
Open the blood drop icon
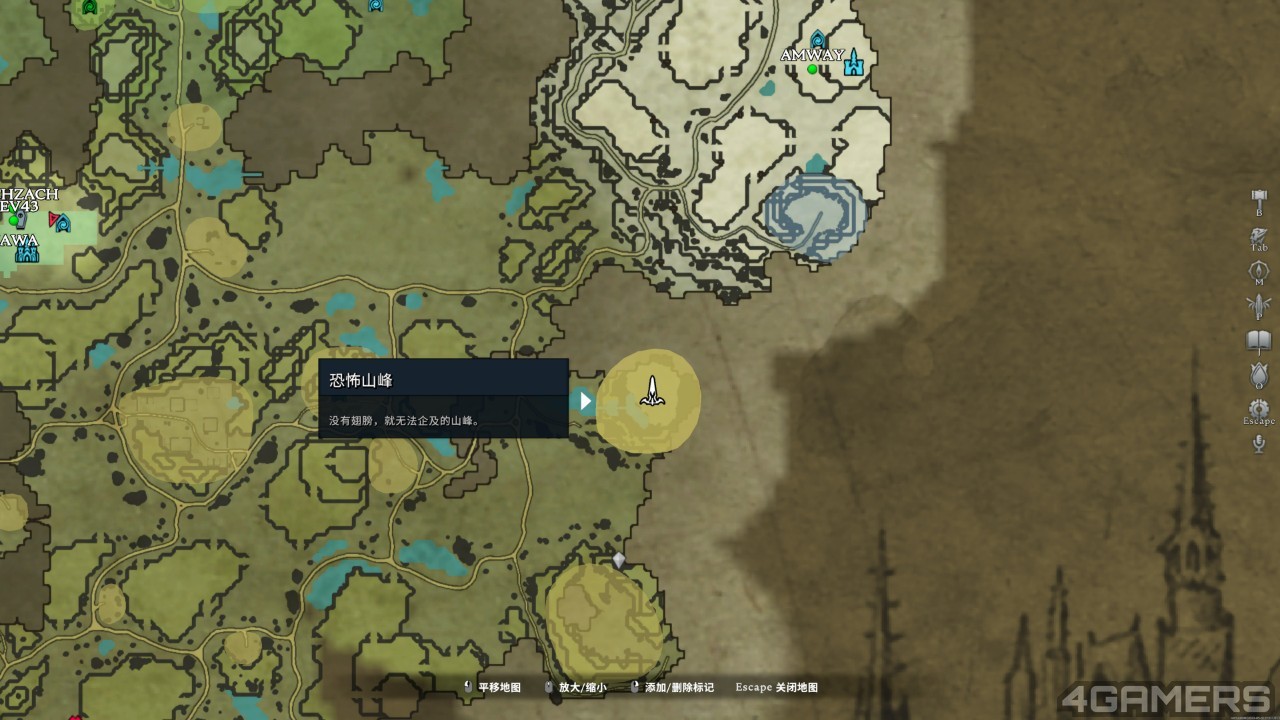pyautogui.click(x=1259, y=375)
